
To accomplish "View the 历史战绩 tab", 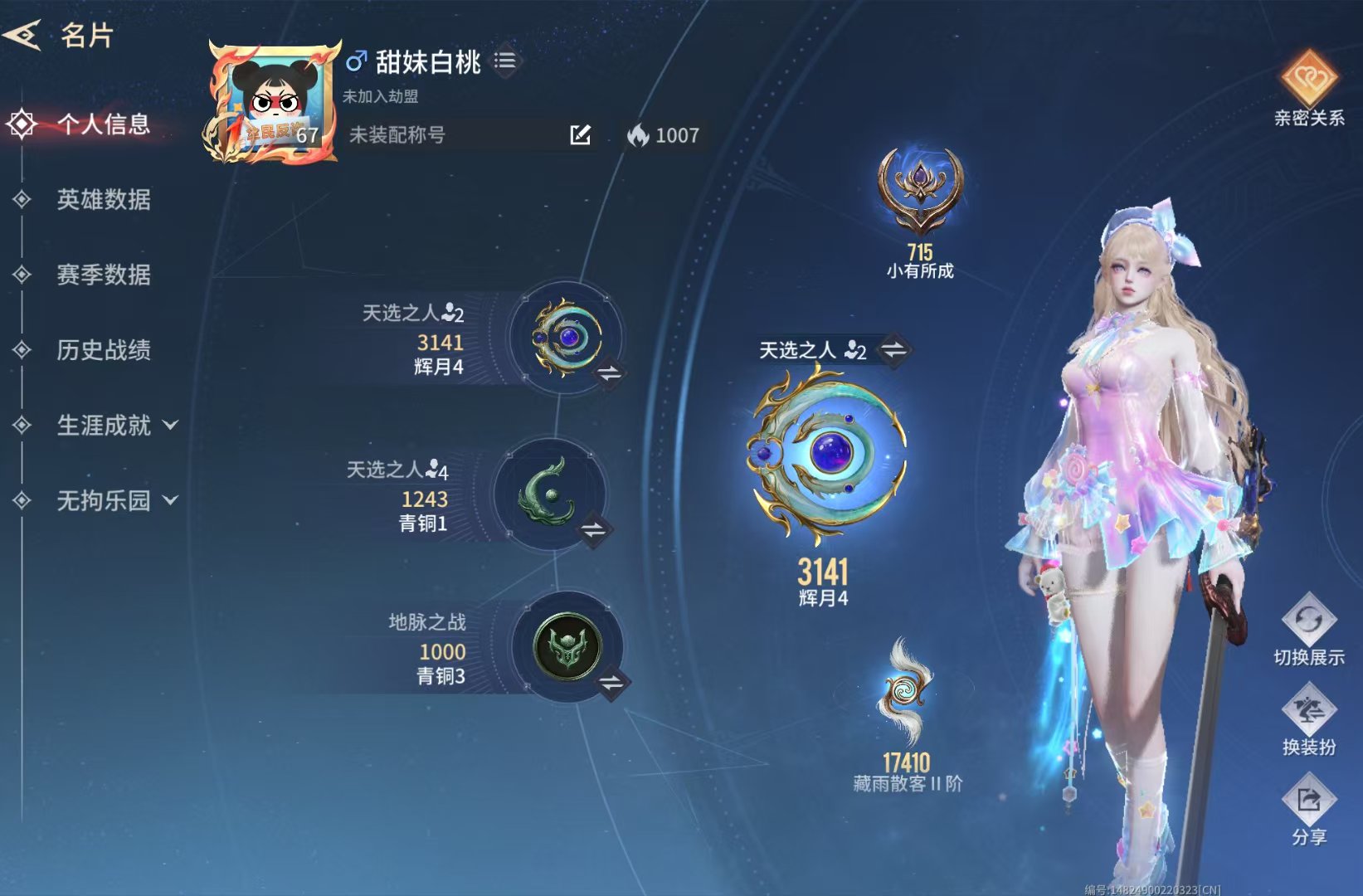I will (103, 350).
